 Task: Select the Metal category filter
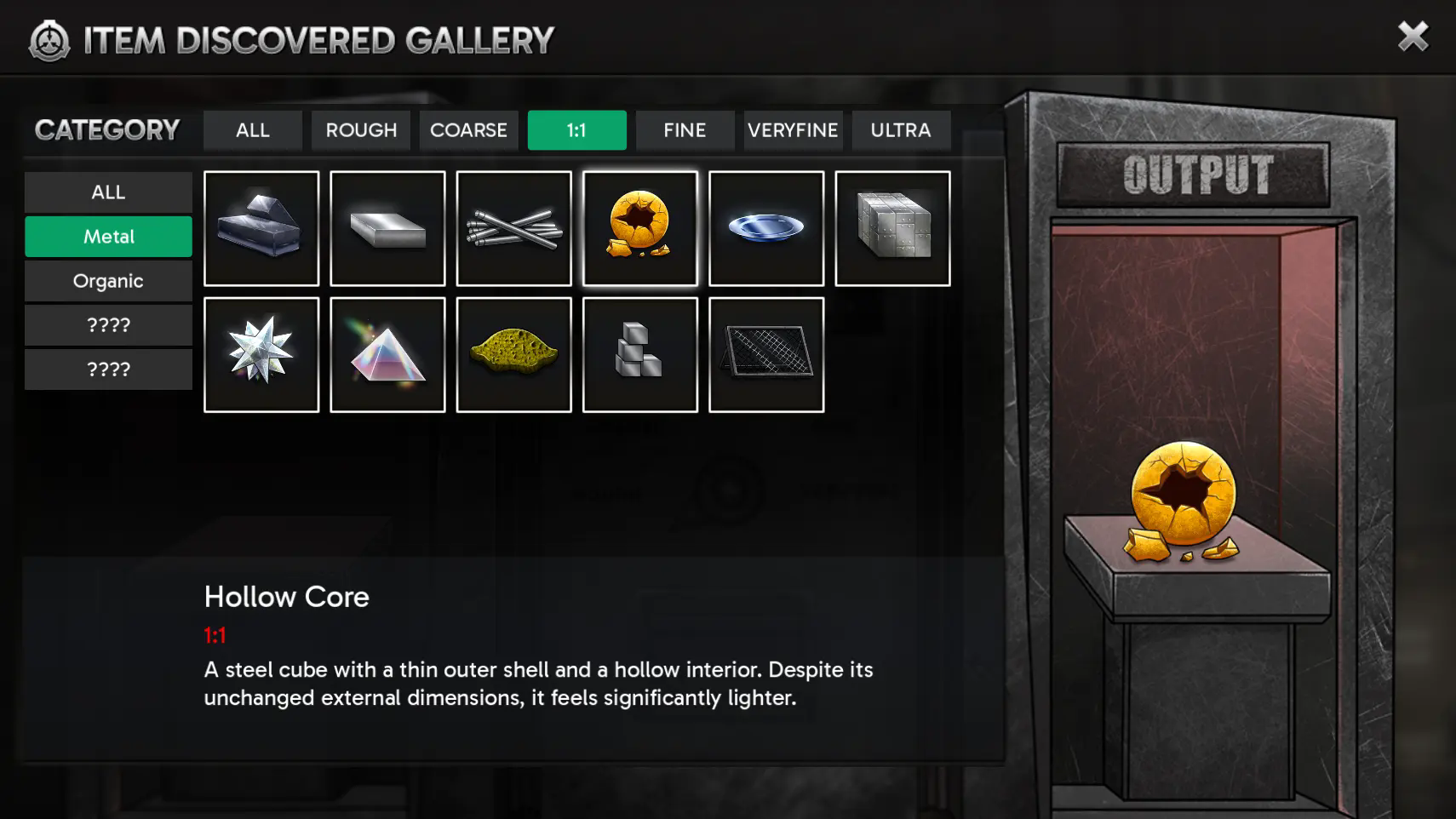[x=108, y=237]
